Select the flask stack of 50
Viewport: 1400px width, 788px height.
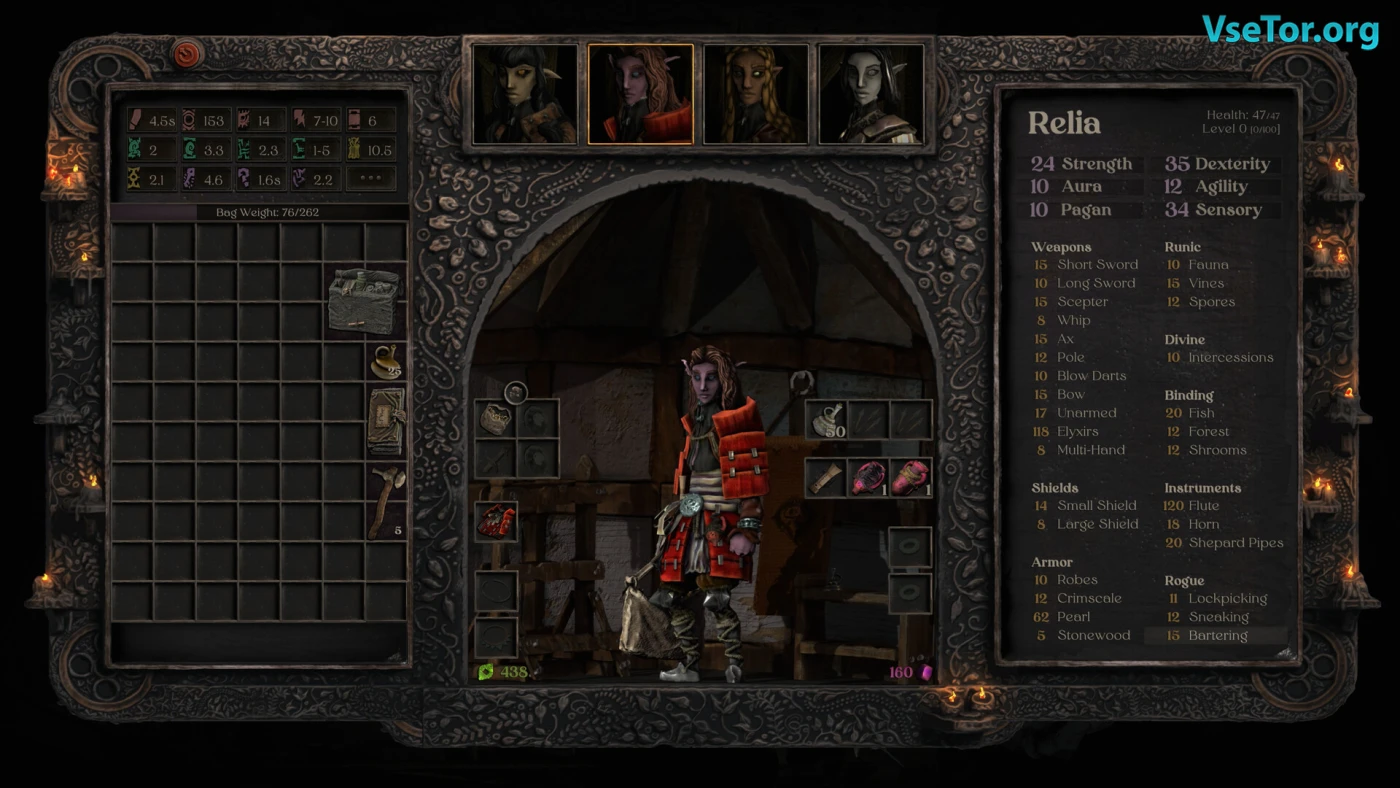tap(826, 420)
